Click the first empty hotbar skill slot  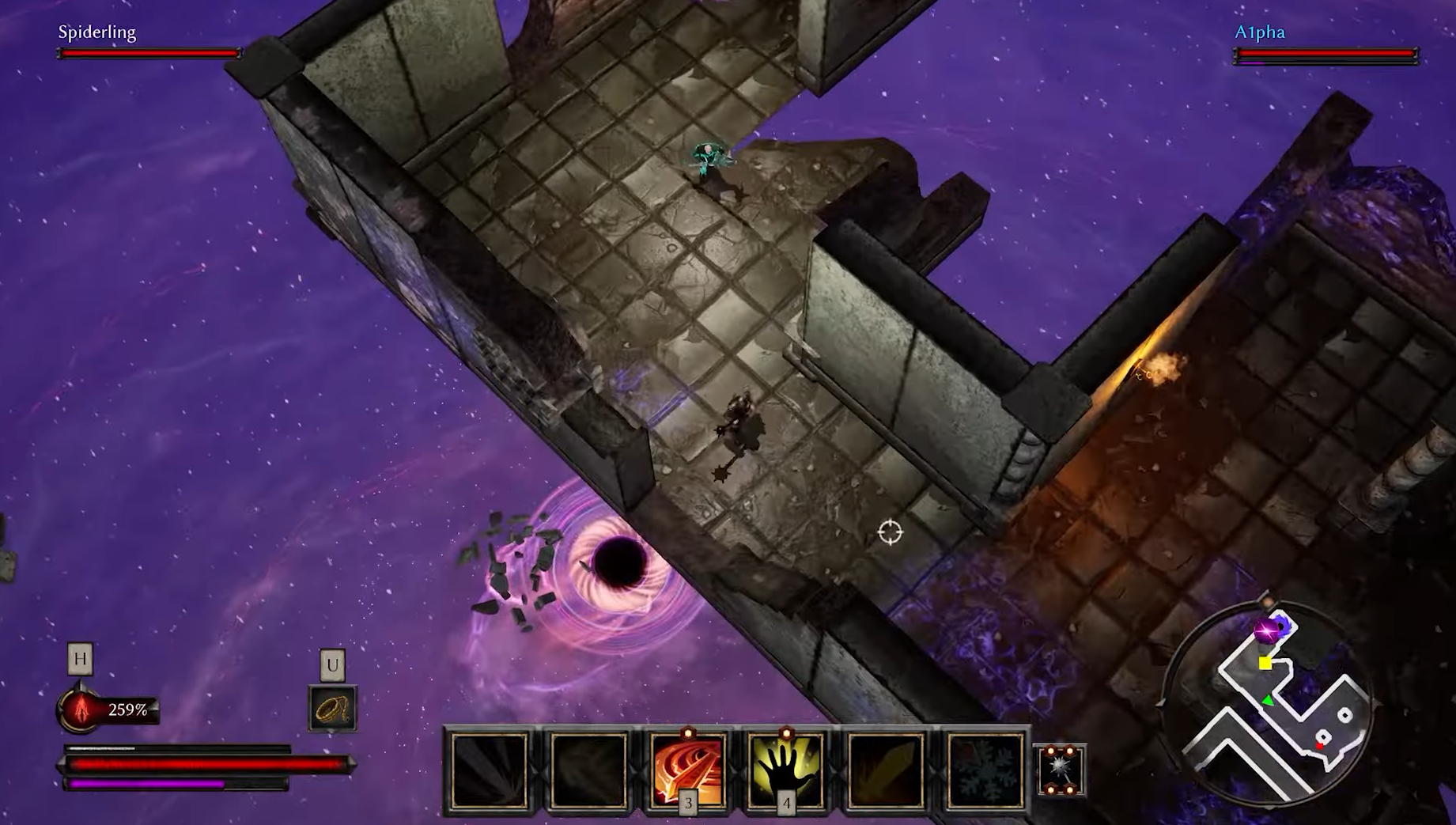point(490,766)
